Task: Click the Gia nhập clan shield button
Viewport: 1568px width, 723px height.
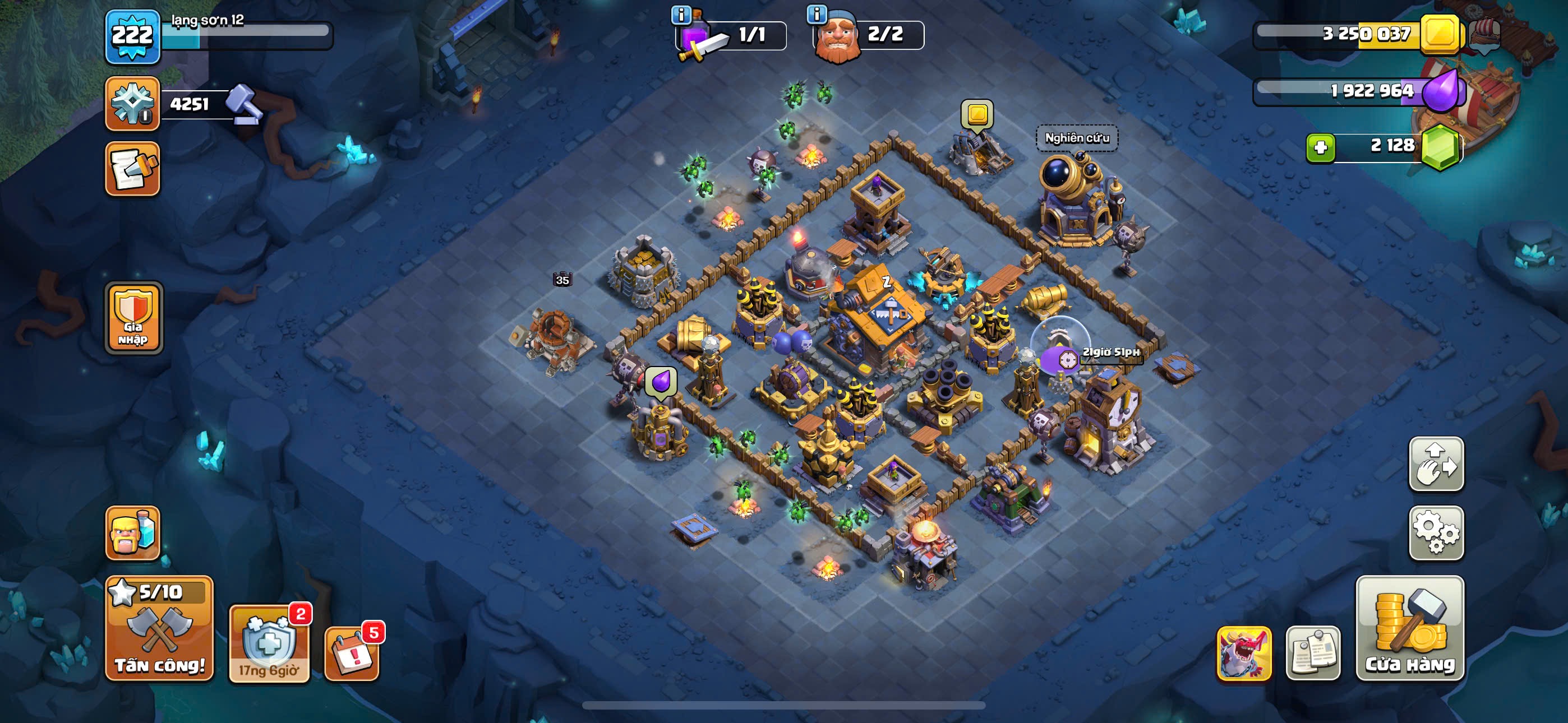Action: [x=133, y=318]
